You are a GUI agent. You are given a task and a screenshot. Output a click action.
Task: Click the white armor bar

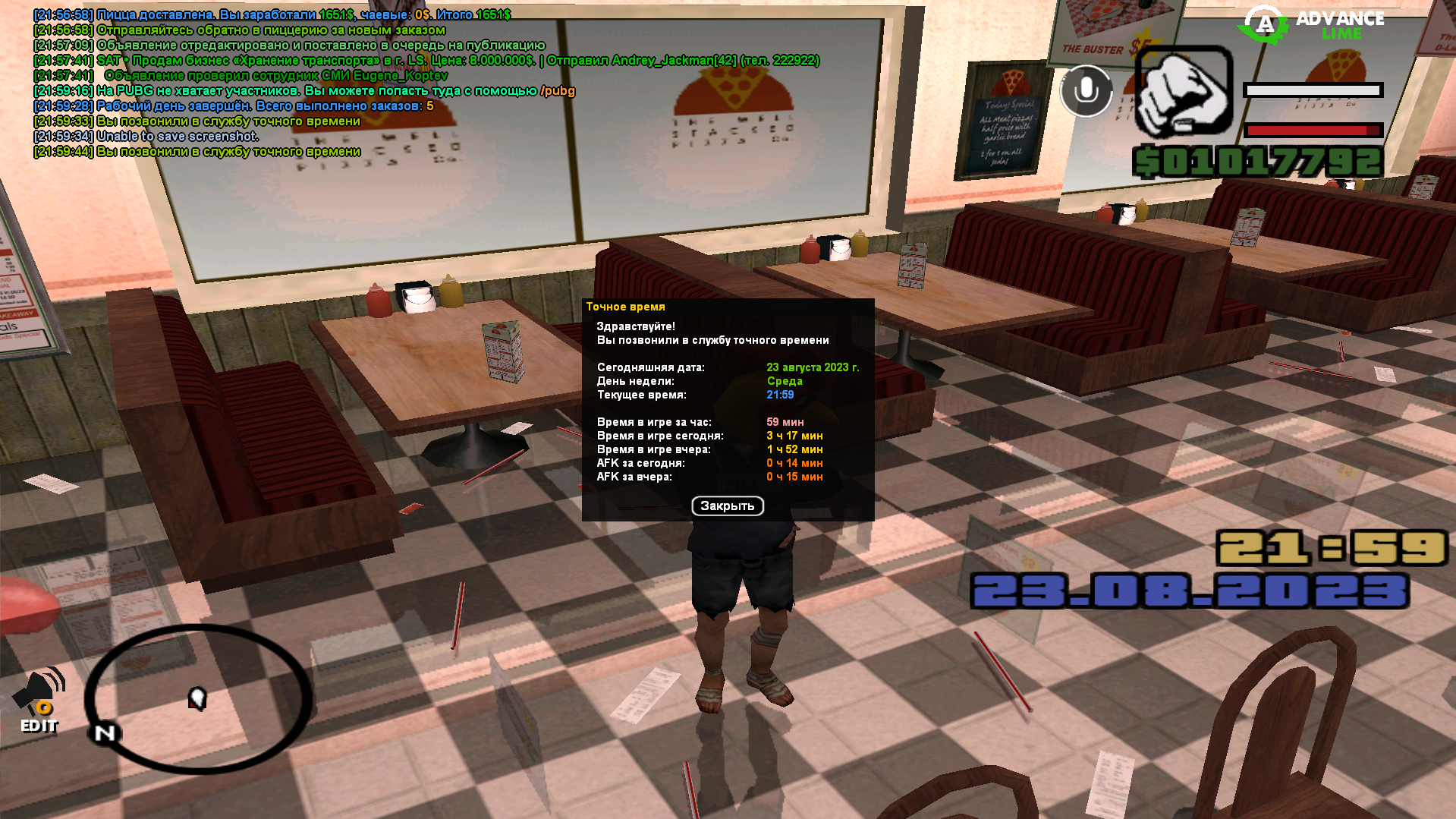(x=1313, y=91)
